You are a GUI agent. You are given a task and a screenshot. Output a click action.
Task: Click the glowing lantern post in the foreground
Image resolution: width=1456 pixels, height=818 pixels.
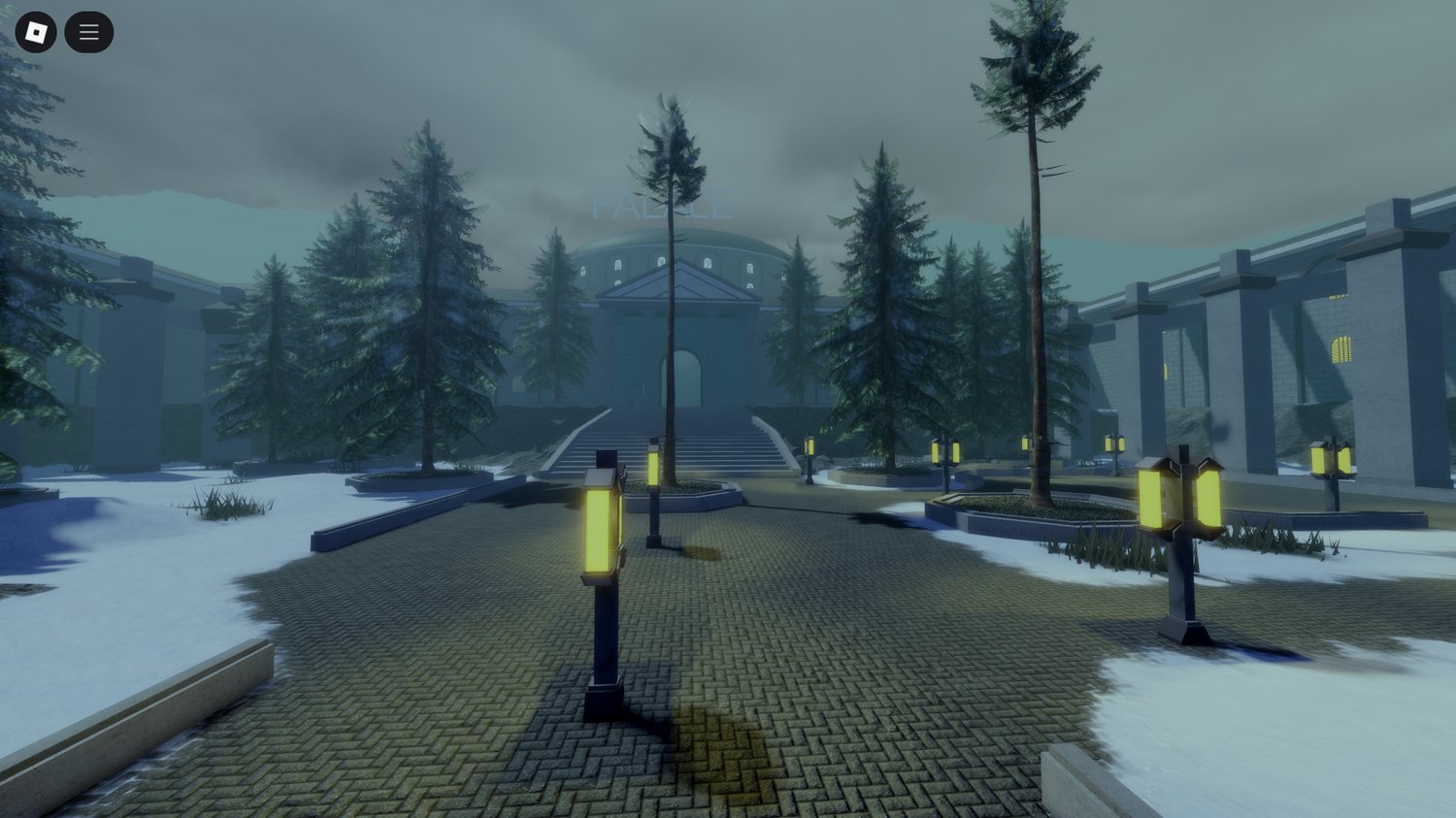point(602,529)
